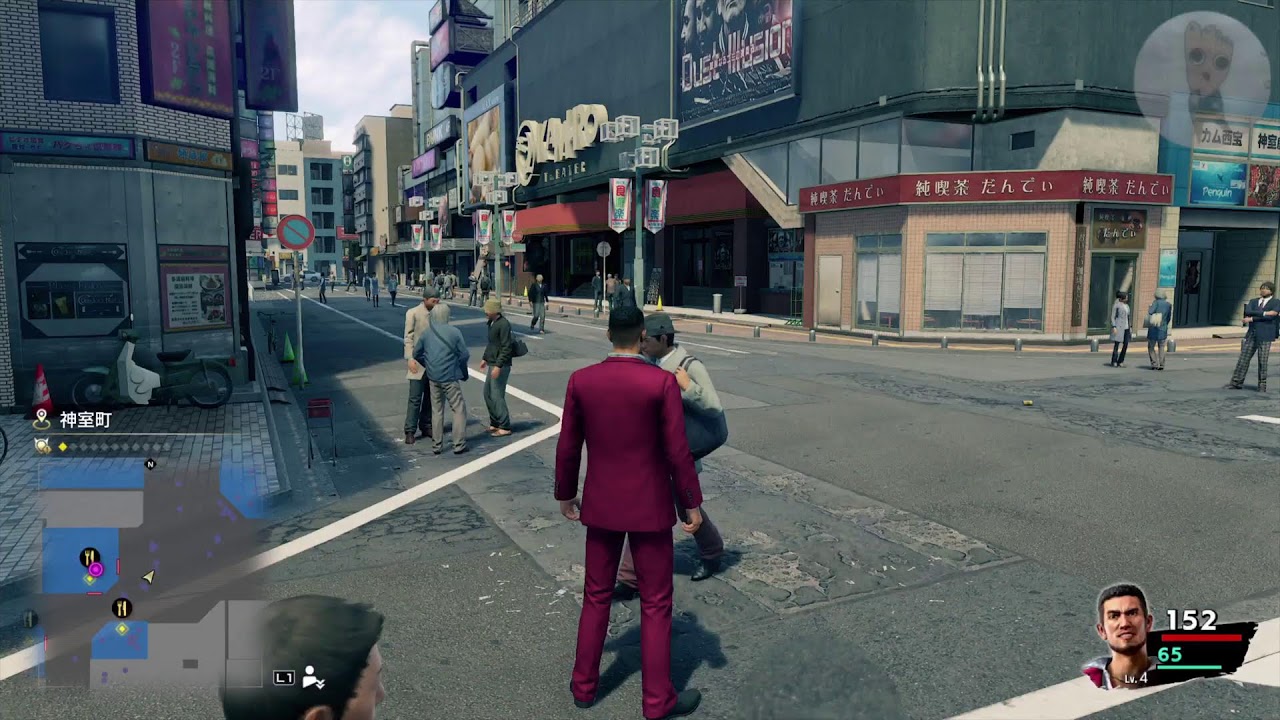Click the streamer avatar watermark circle
Image resolution: width=1280 pixels, height=720 pixels.
[1202, 69]
